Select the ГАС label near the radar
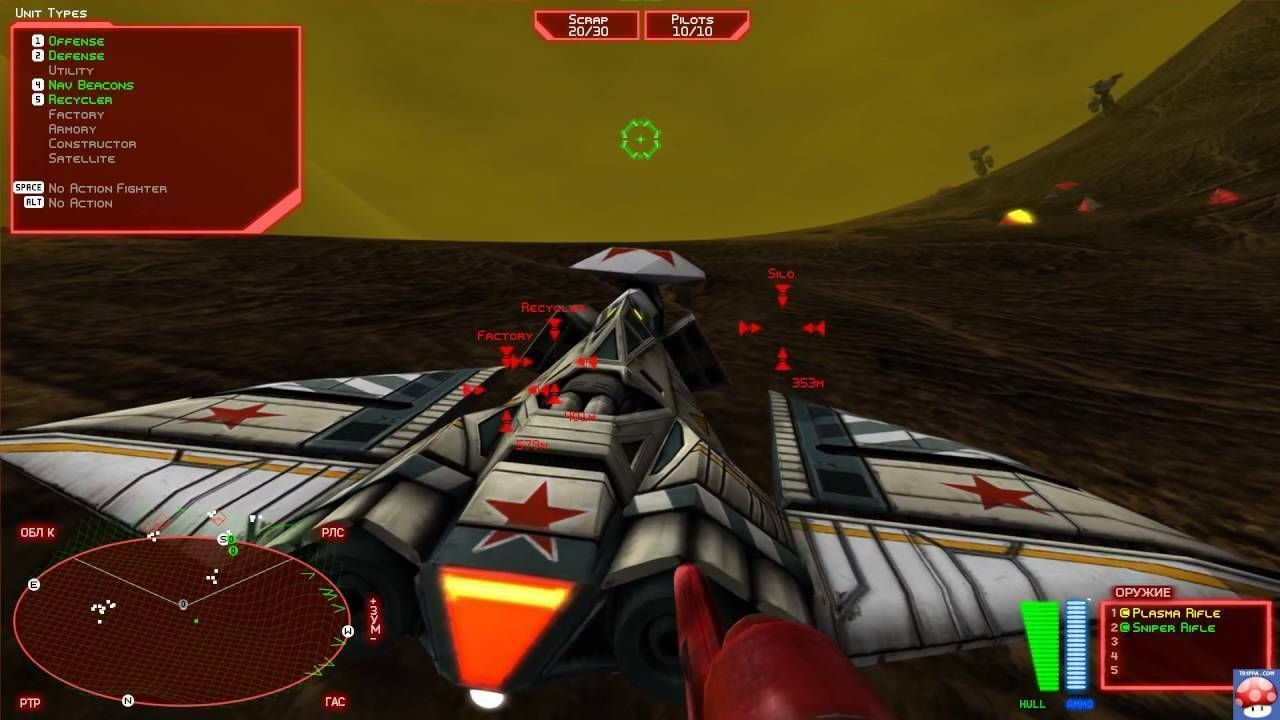1280x720 pixels. coord(335,702)
